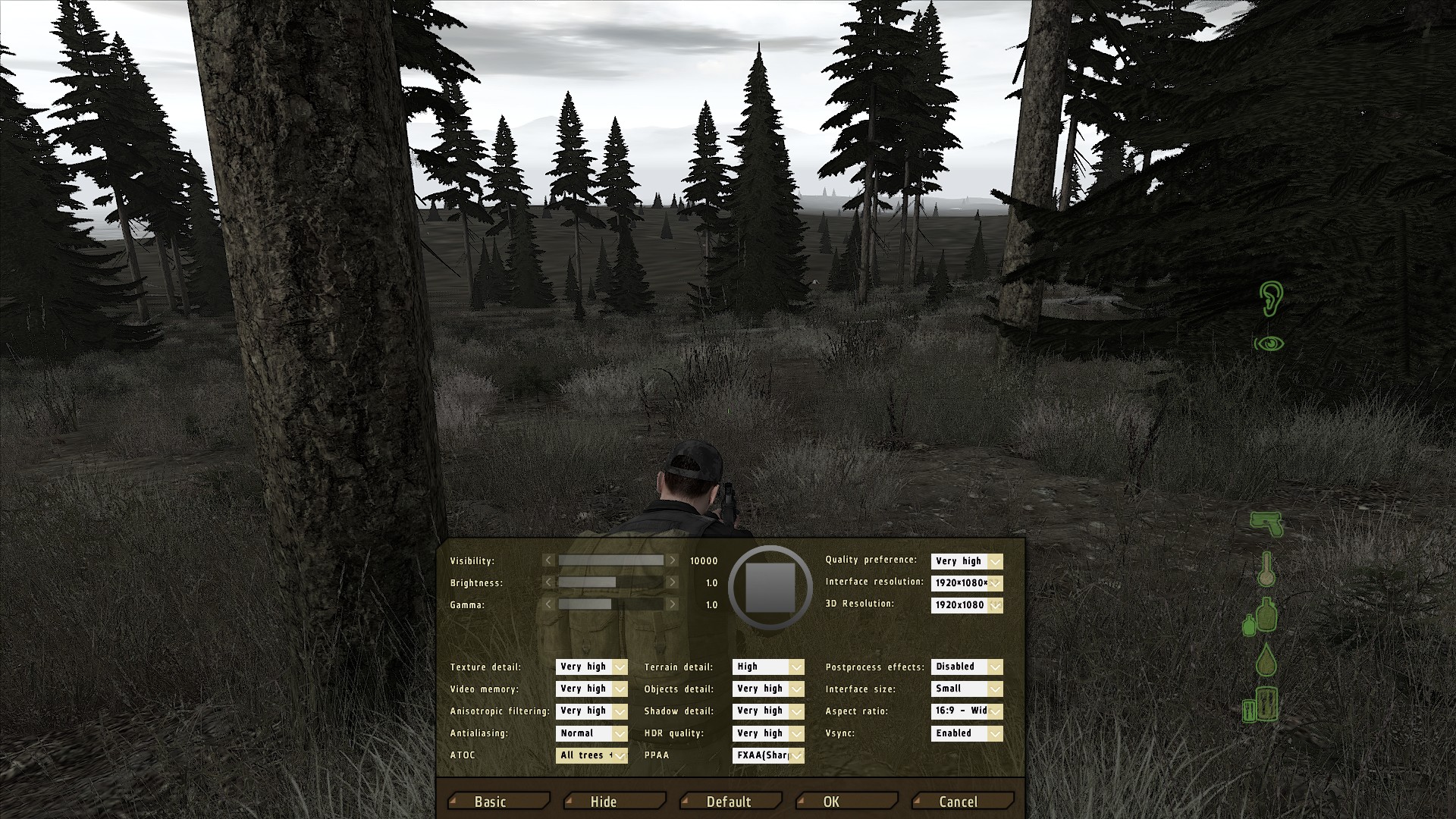This screenshot has height=819, width=1456.
Task: Open the Video memory dropdown
Action: pos(591,689)
